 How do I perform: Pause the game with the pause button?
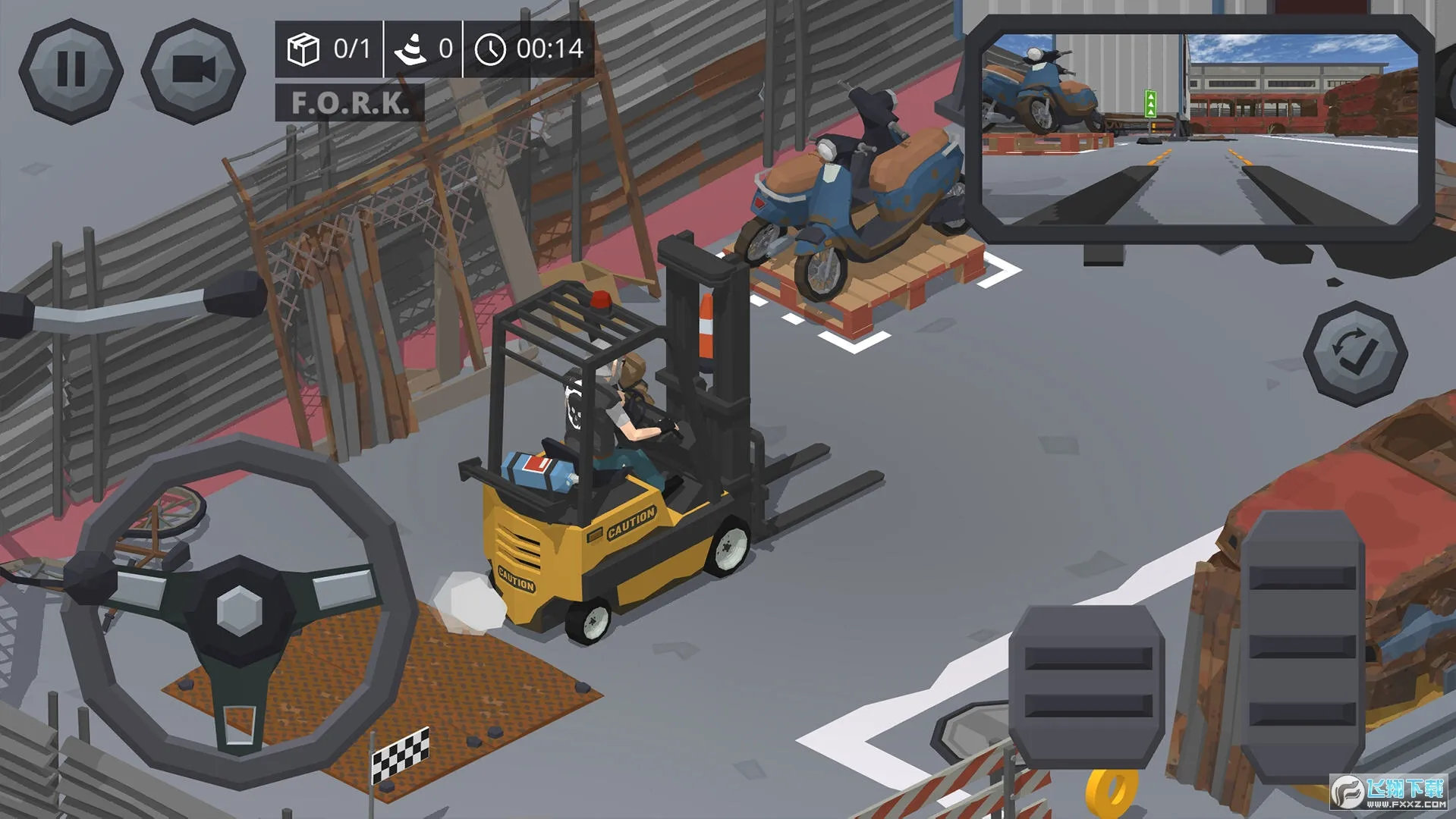[x=71, y=71]
